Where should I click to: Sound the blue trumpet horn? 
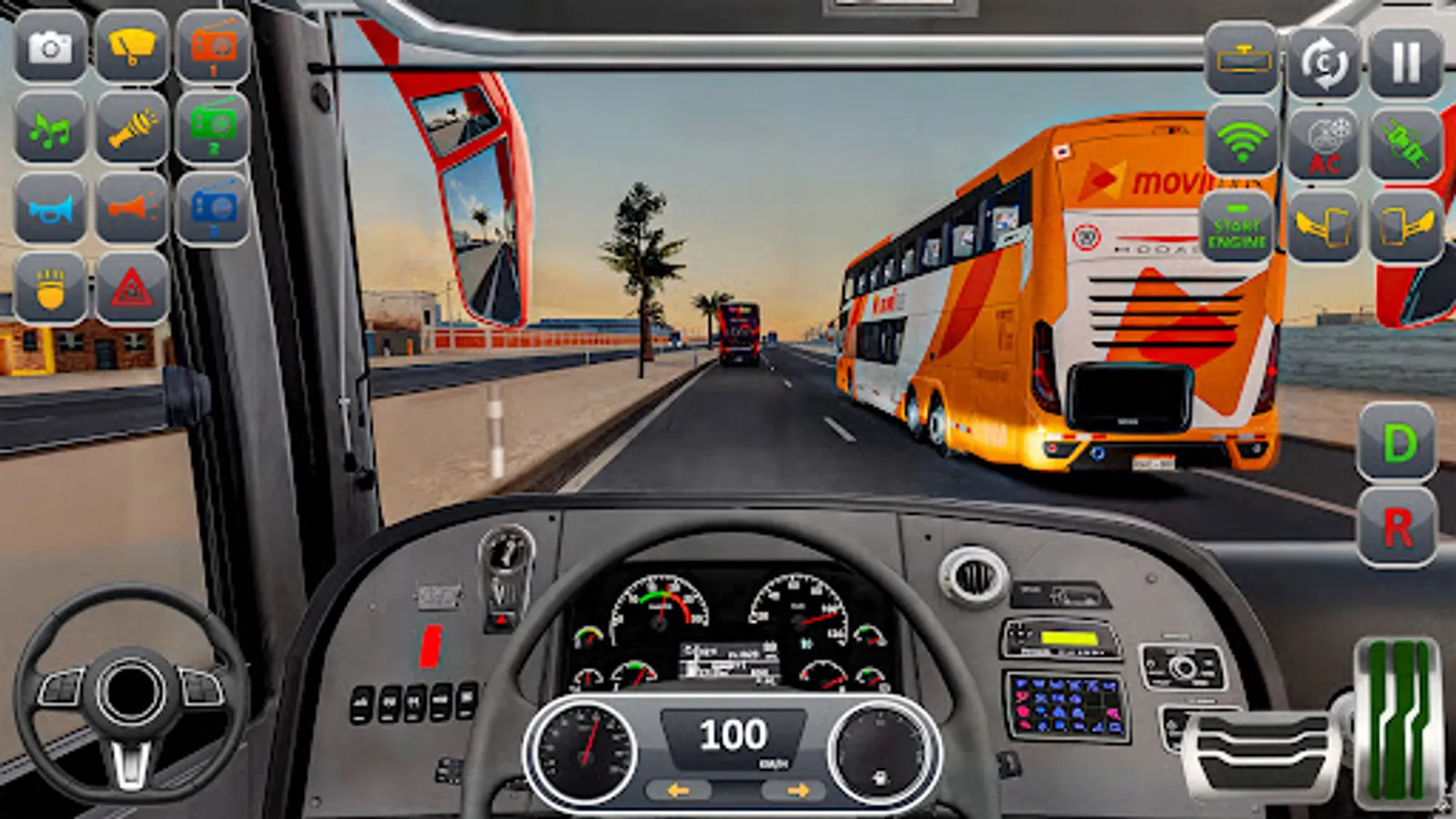click(50, 209)
